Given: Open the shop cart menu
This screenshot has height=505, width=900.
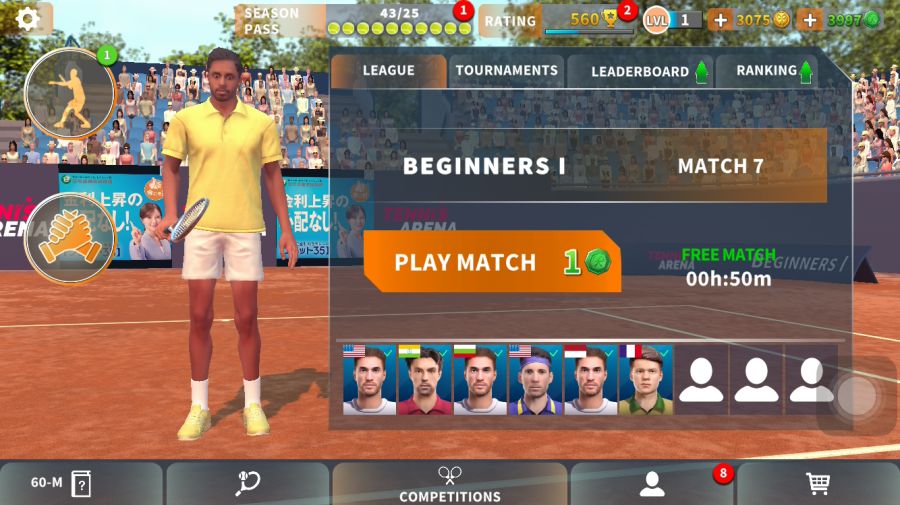Looking at the screenshot, I should pyautogui.click(x=818, y=483).
